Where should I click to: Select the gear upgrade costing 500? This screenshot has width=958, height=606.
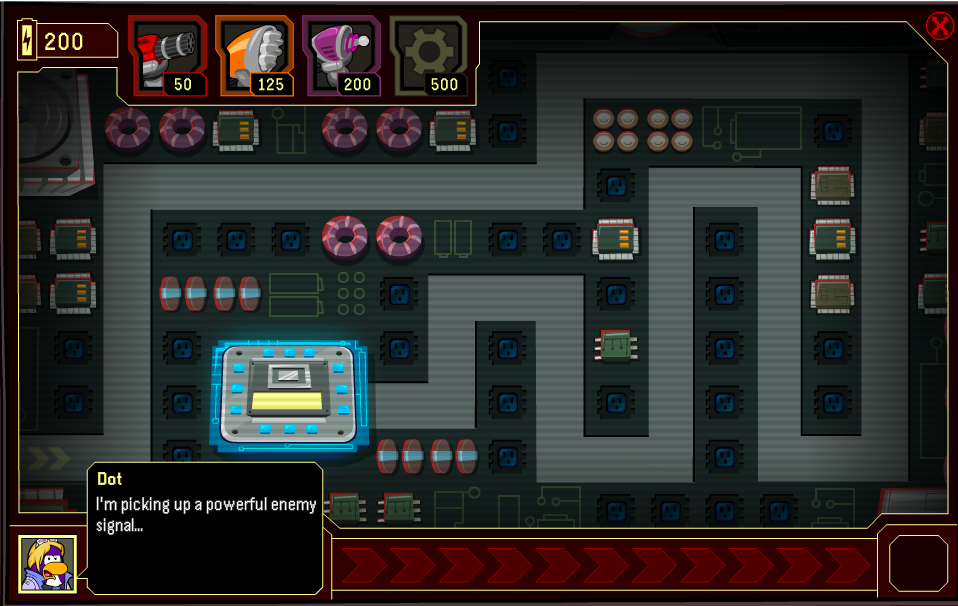429,56
